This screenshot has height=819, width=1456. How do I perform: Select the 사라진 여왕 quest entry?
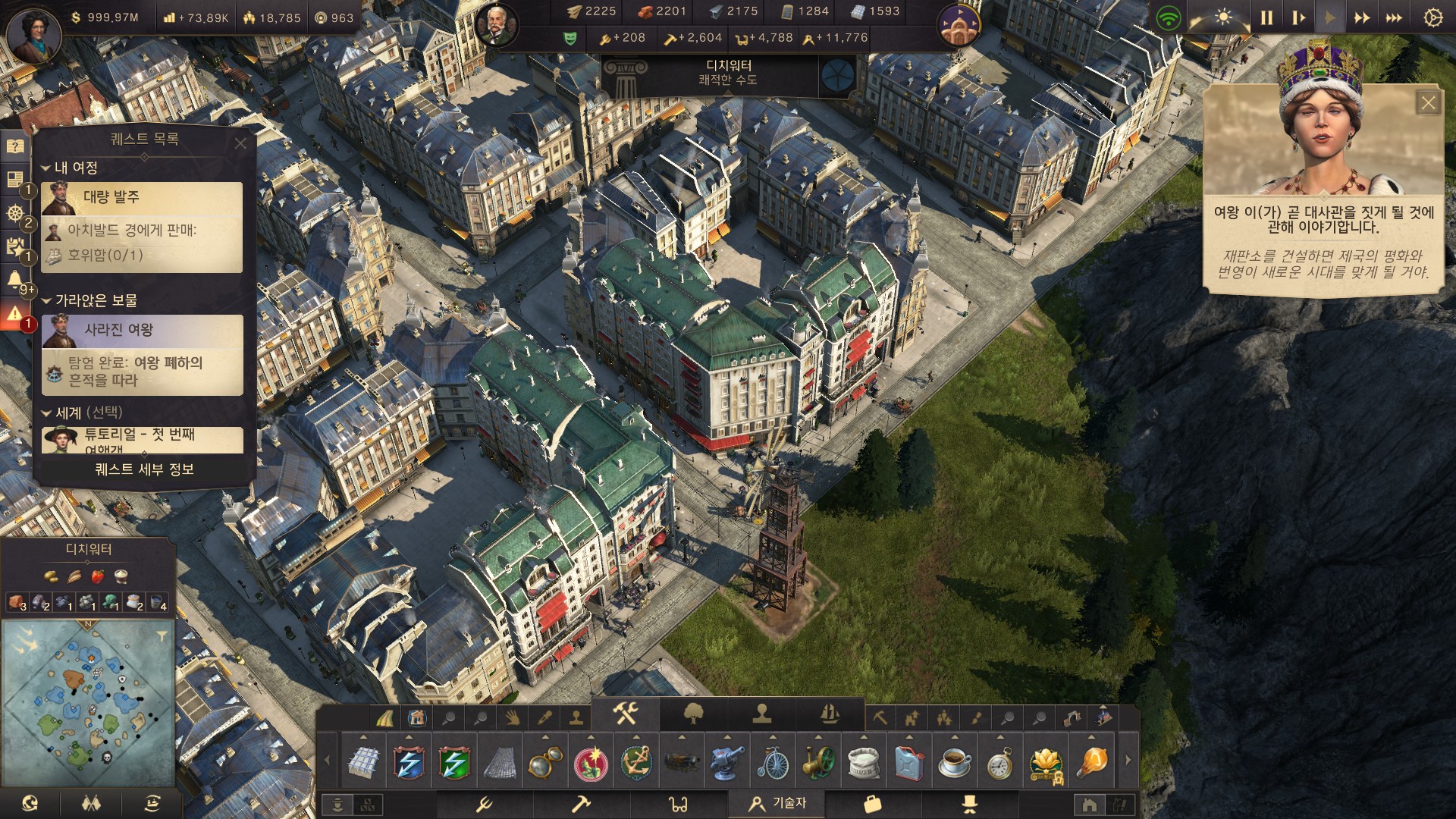pos(143,331)
